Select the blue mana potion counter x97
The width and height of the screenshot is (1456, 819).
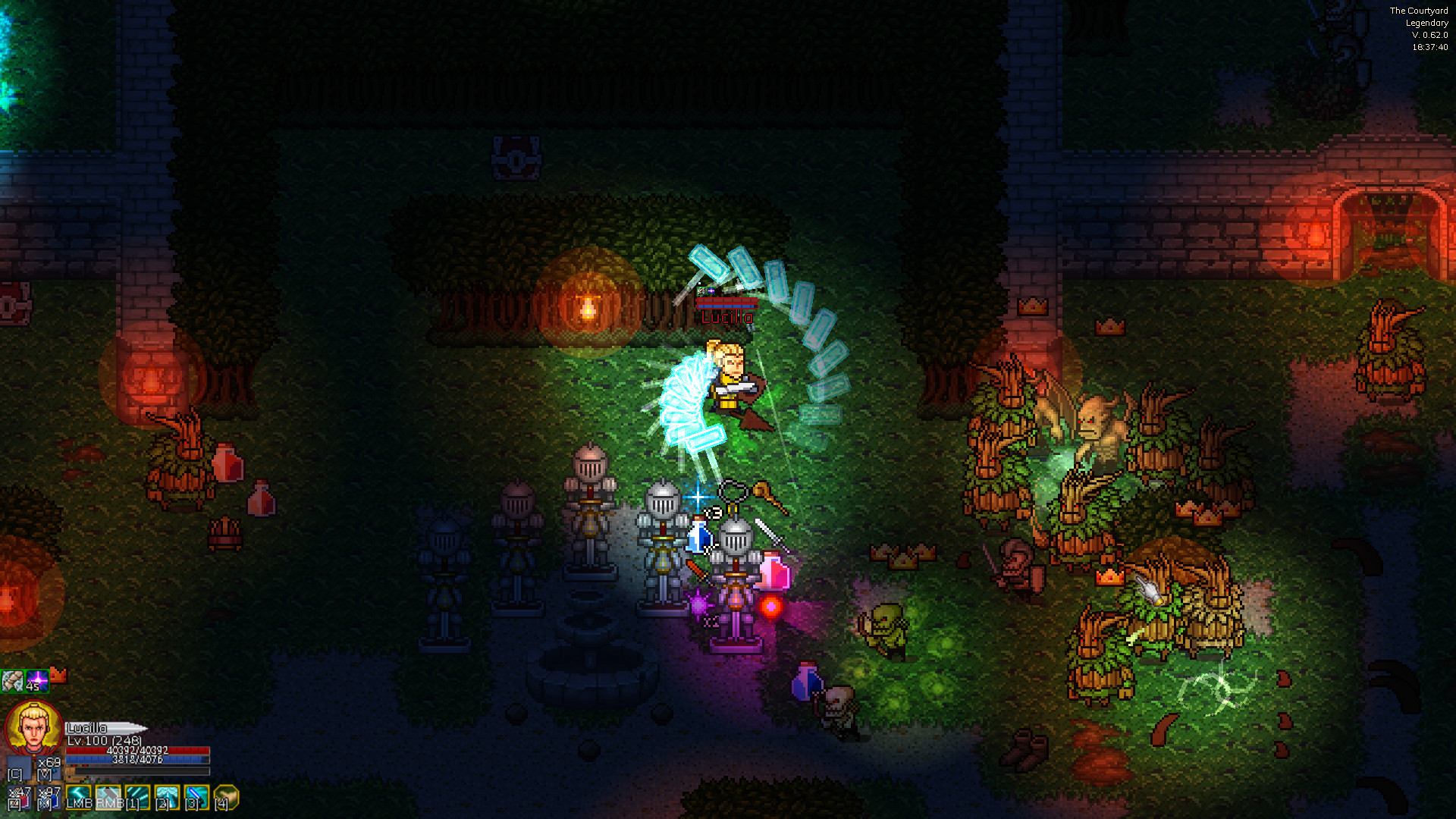click(47, 799)
